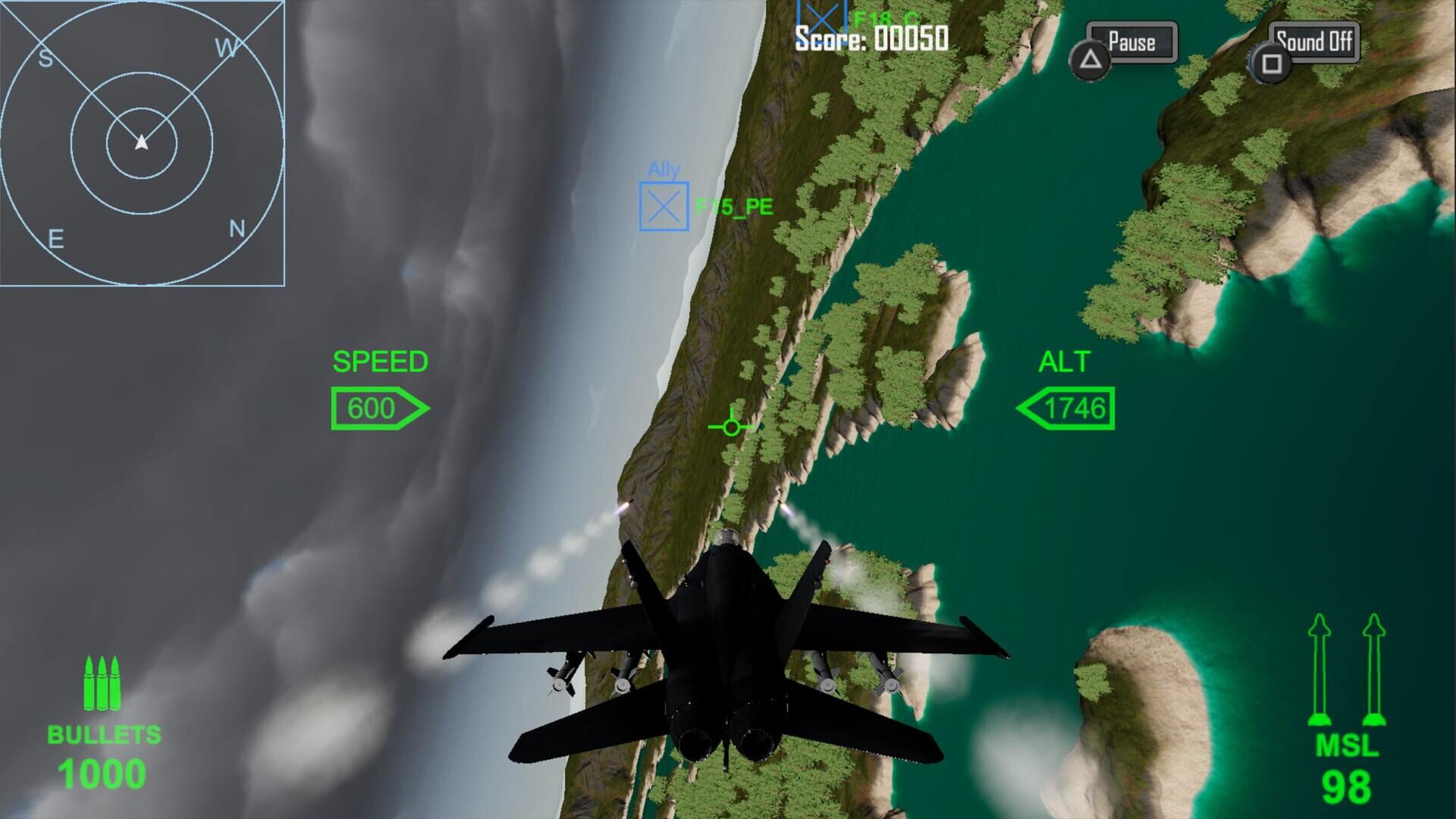Click the blue Ally label

664,170
